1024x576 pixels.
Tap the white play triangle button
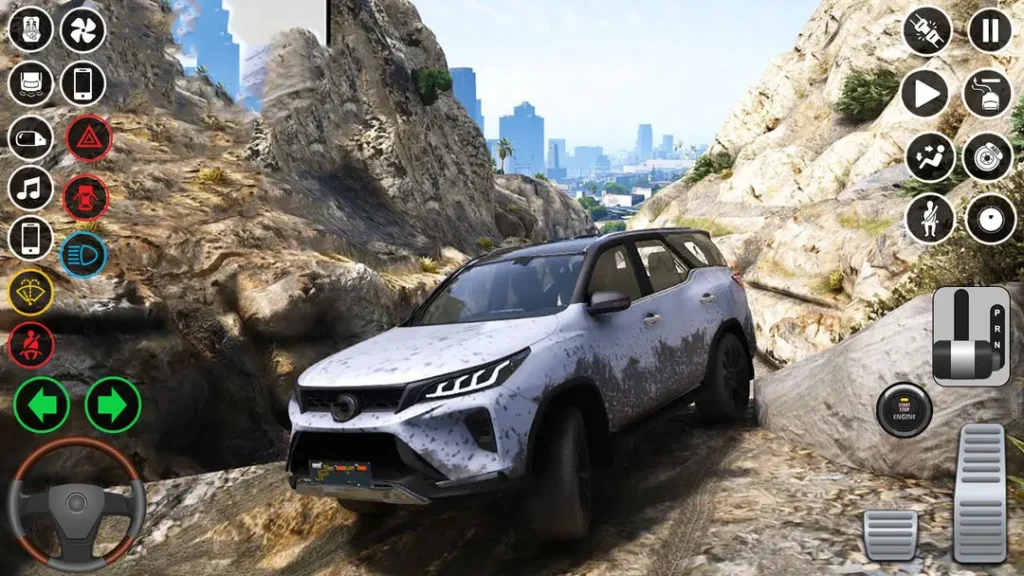pyautogui.click(x=925, y=93)
